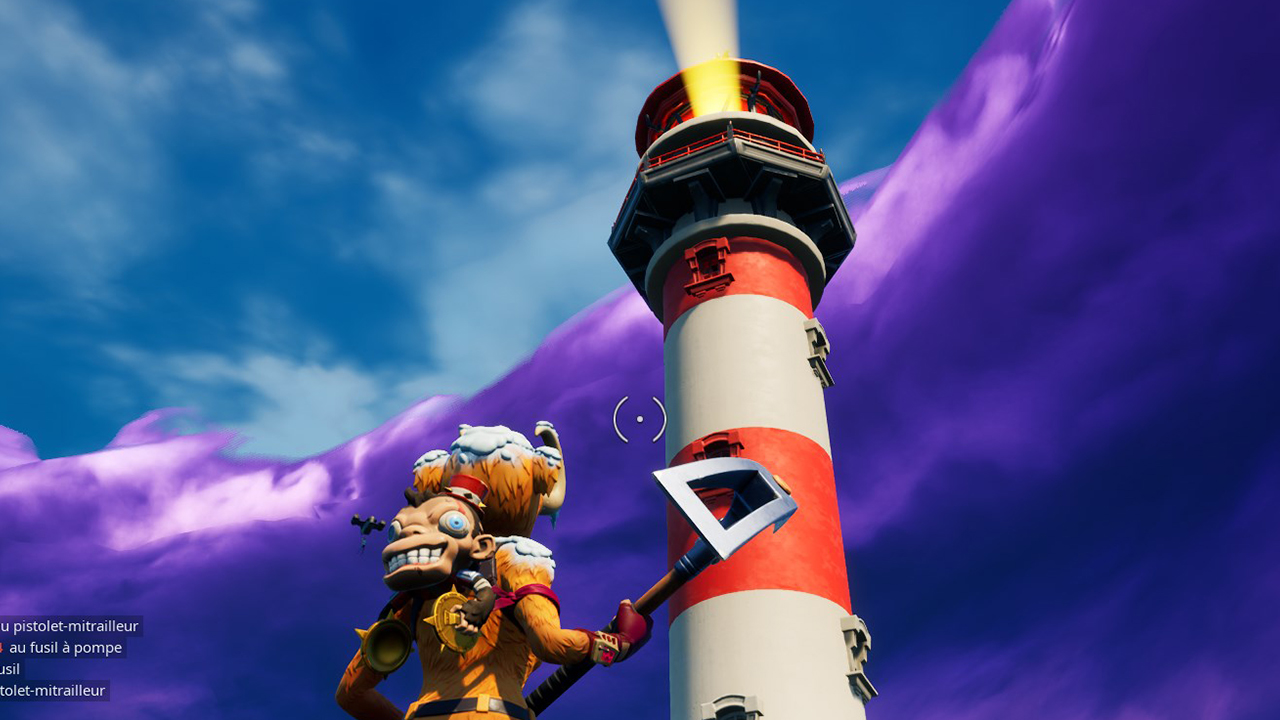Click the character's glowing blue eye
Screen dimensions: 1280x720
click(457, 522)
